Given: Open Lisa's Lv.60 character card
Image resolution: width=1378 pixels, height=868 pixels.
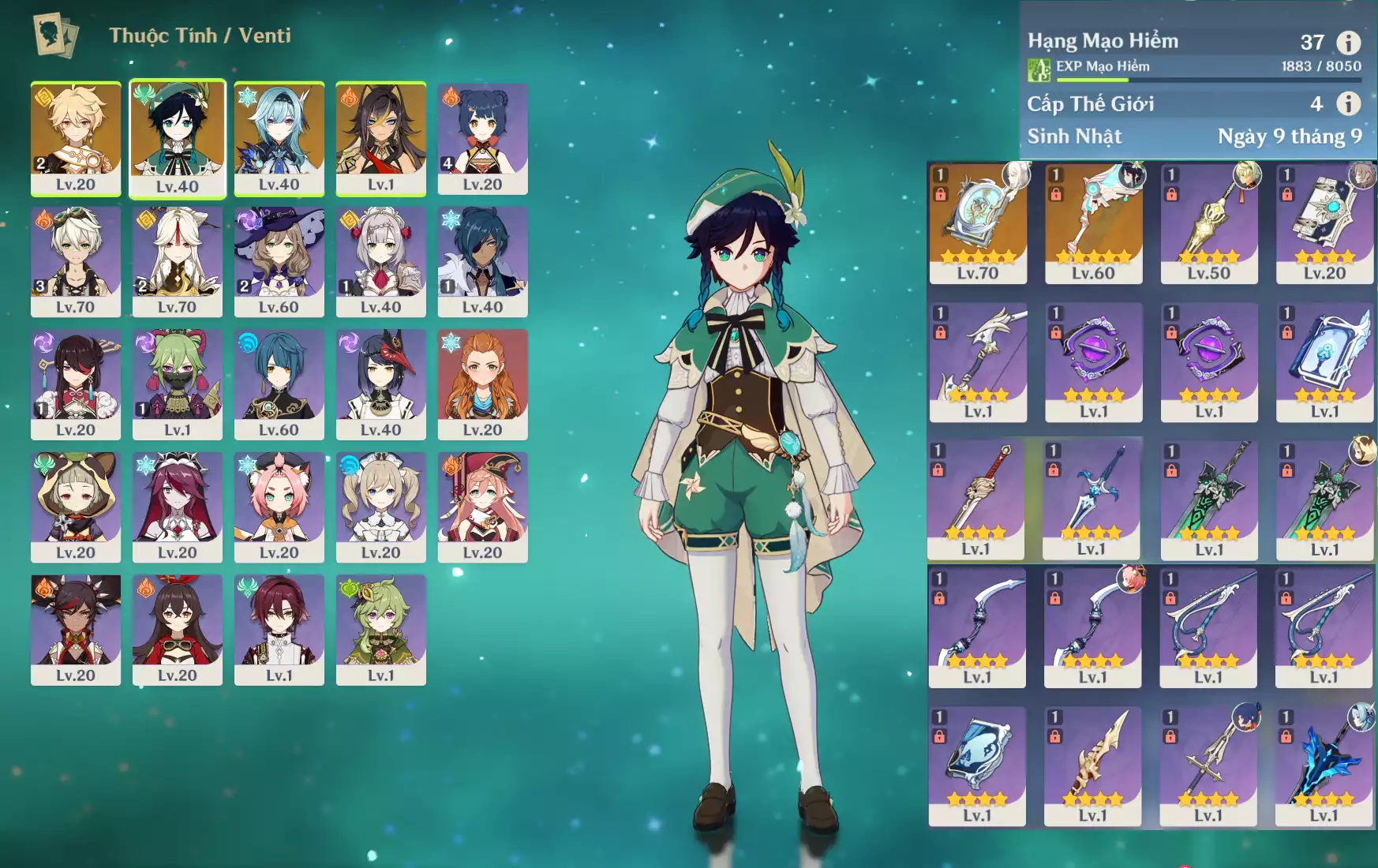Looking at the screenshot, I should click(x=279, y=262).
